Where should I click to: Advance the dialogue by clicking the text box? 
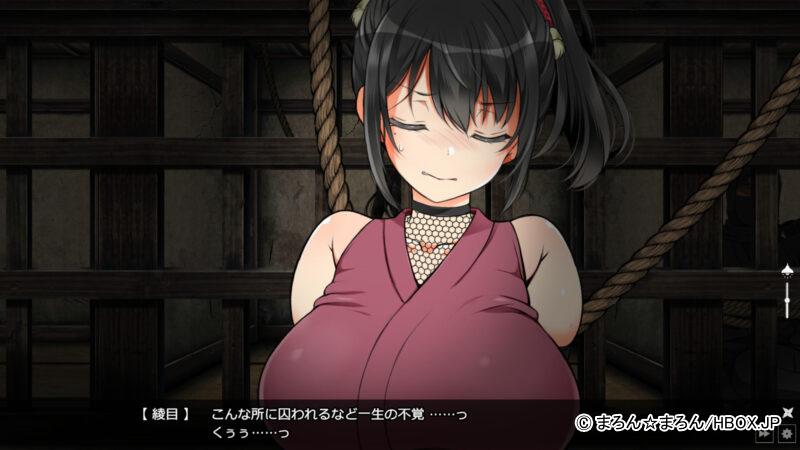click(400, 423)
